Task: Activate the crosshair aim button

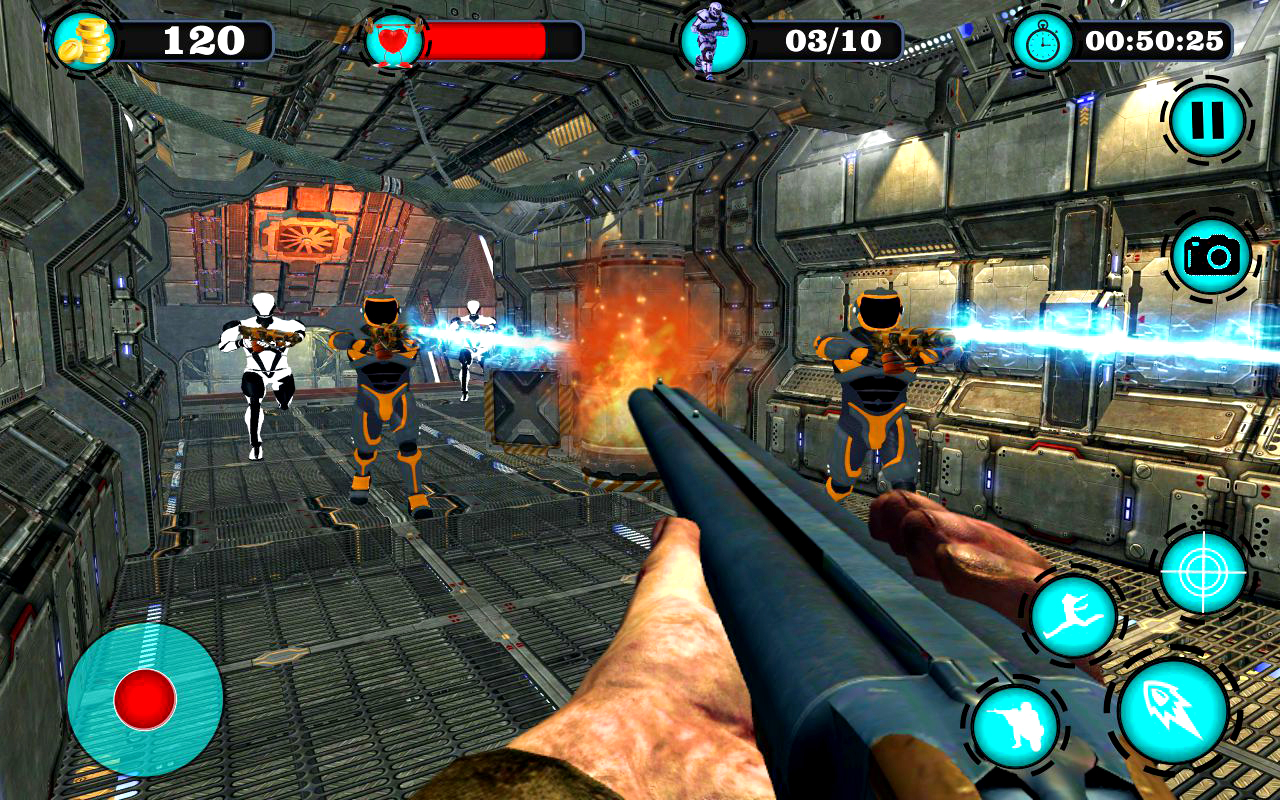Action: tap(1203, 572)
